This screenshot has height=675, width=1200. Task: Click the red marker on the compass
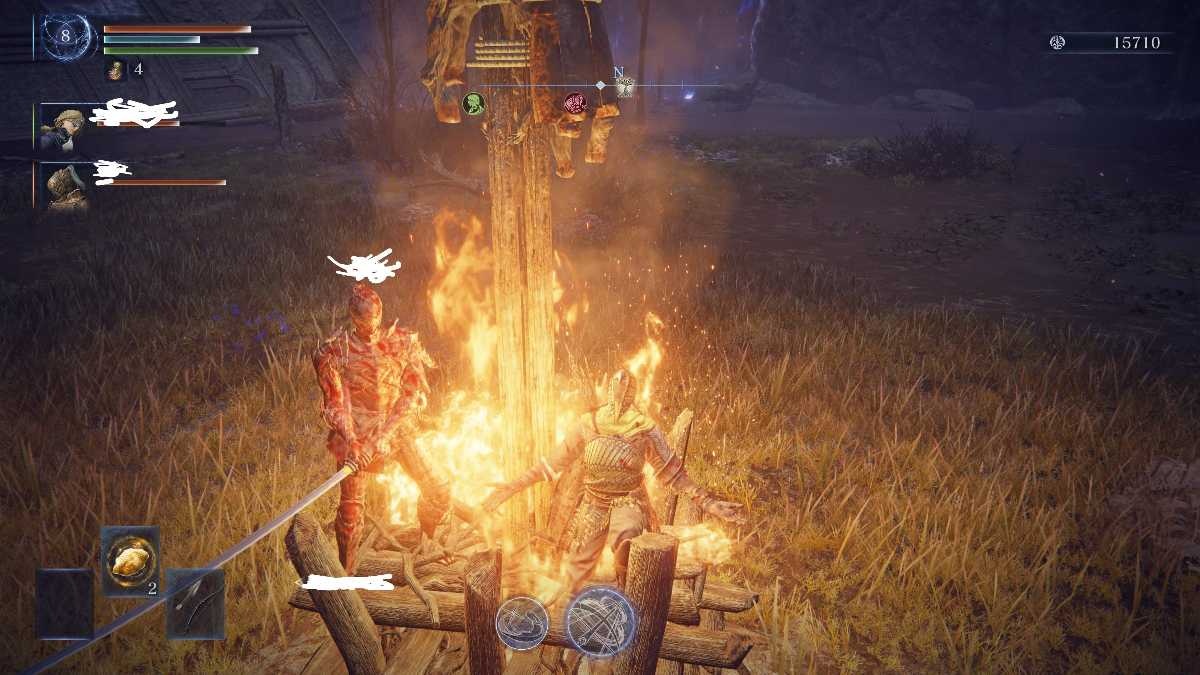(x=574, y=102)
